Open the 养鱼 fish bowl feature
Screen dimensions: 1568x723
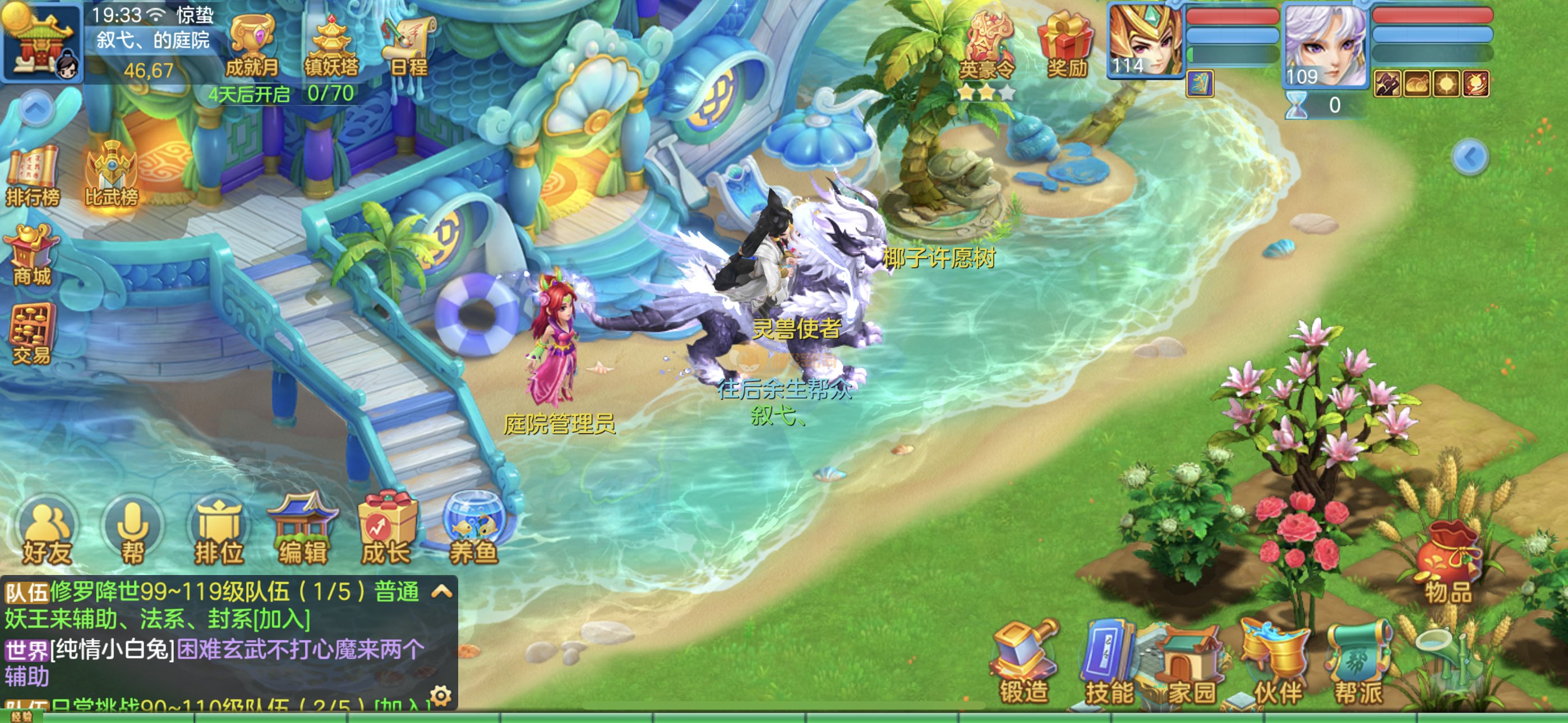pyautogui.click(x=473, y=531)
